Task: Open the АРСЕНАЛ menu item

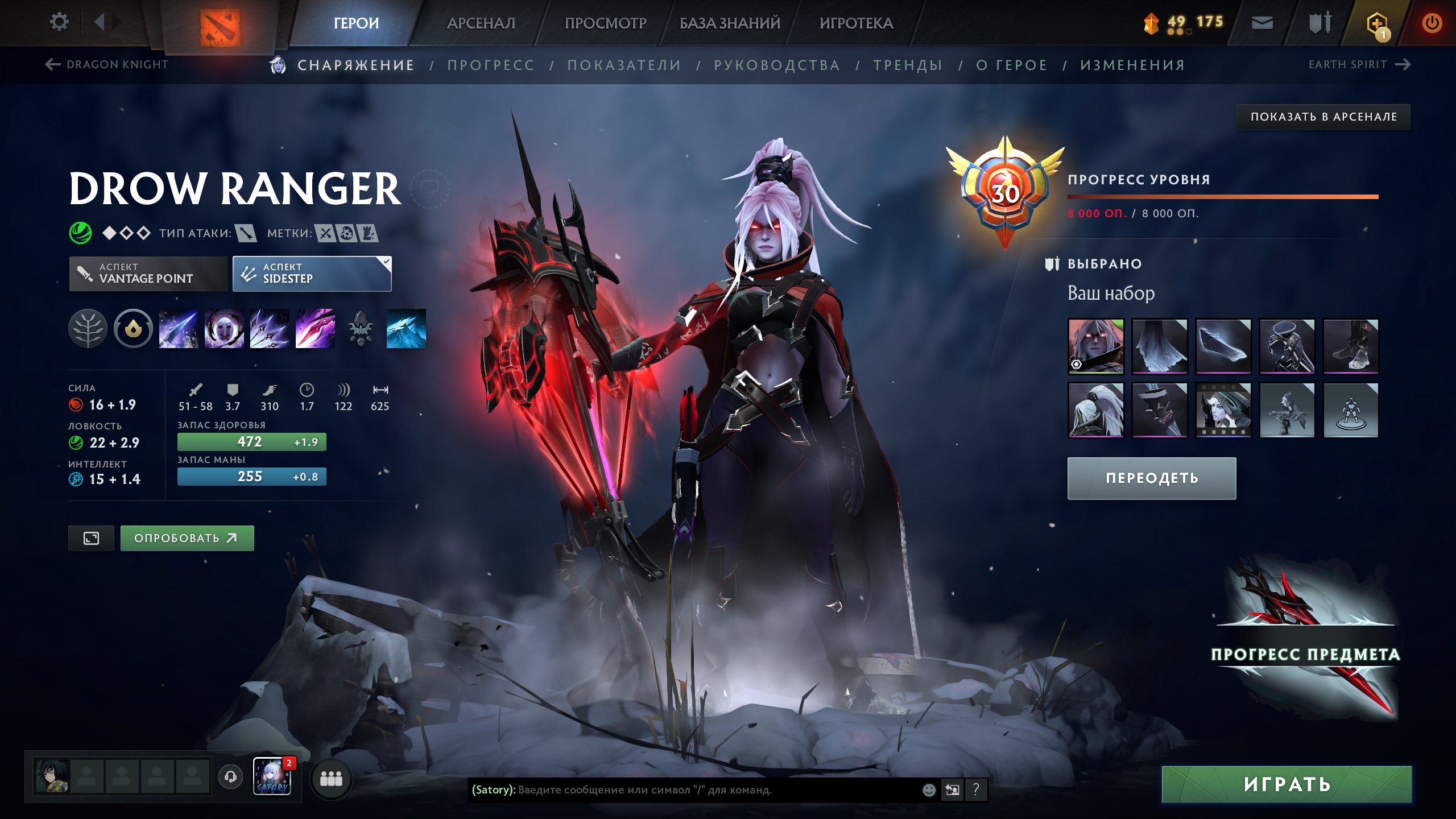Action: [x=481, y=23]
